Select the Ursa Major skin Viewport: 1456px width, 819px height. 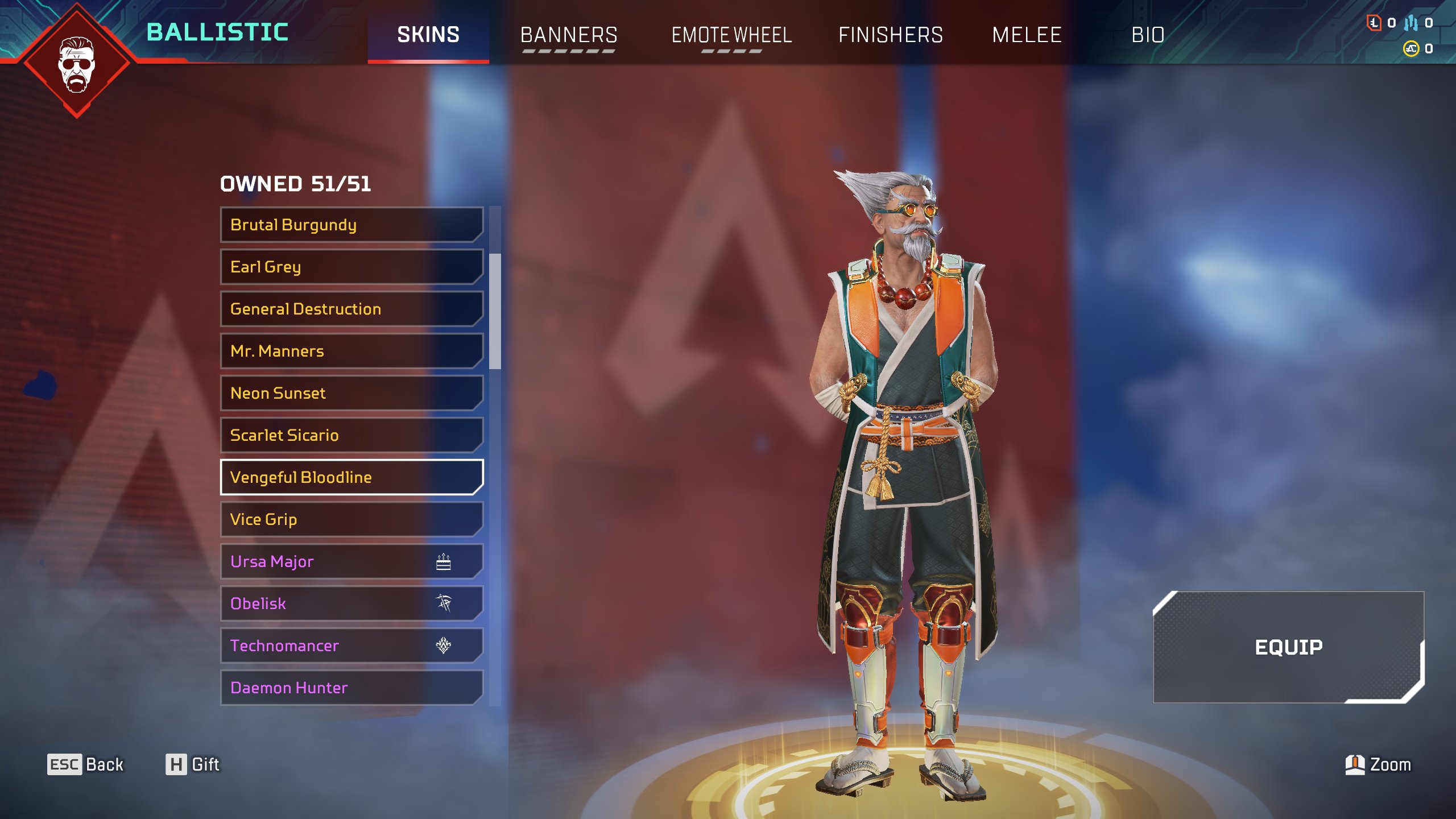(351, 561)
